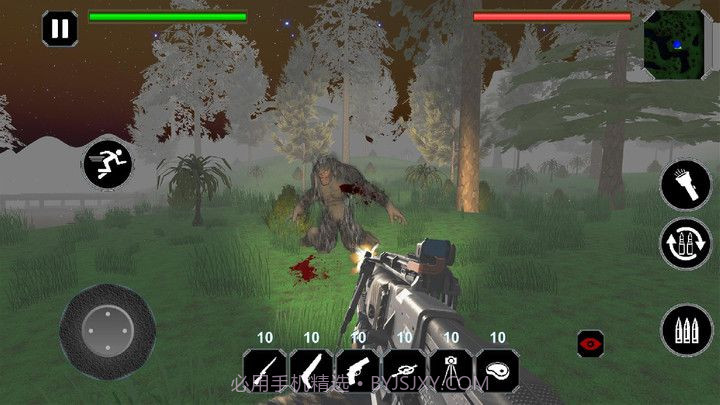Tap the virtual movement joystick
Viewport: 720px width, 405px height.
106,327
